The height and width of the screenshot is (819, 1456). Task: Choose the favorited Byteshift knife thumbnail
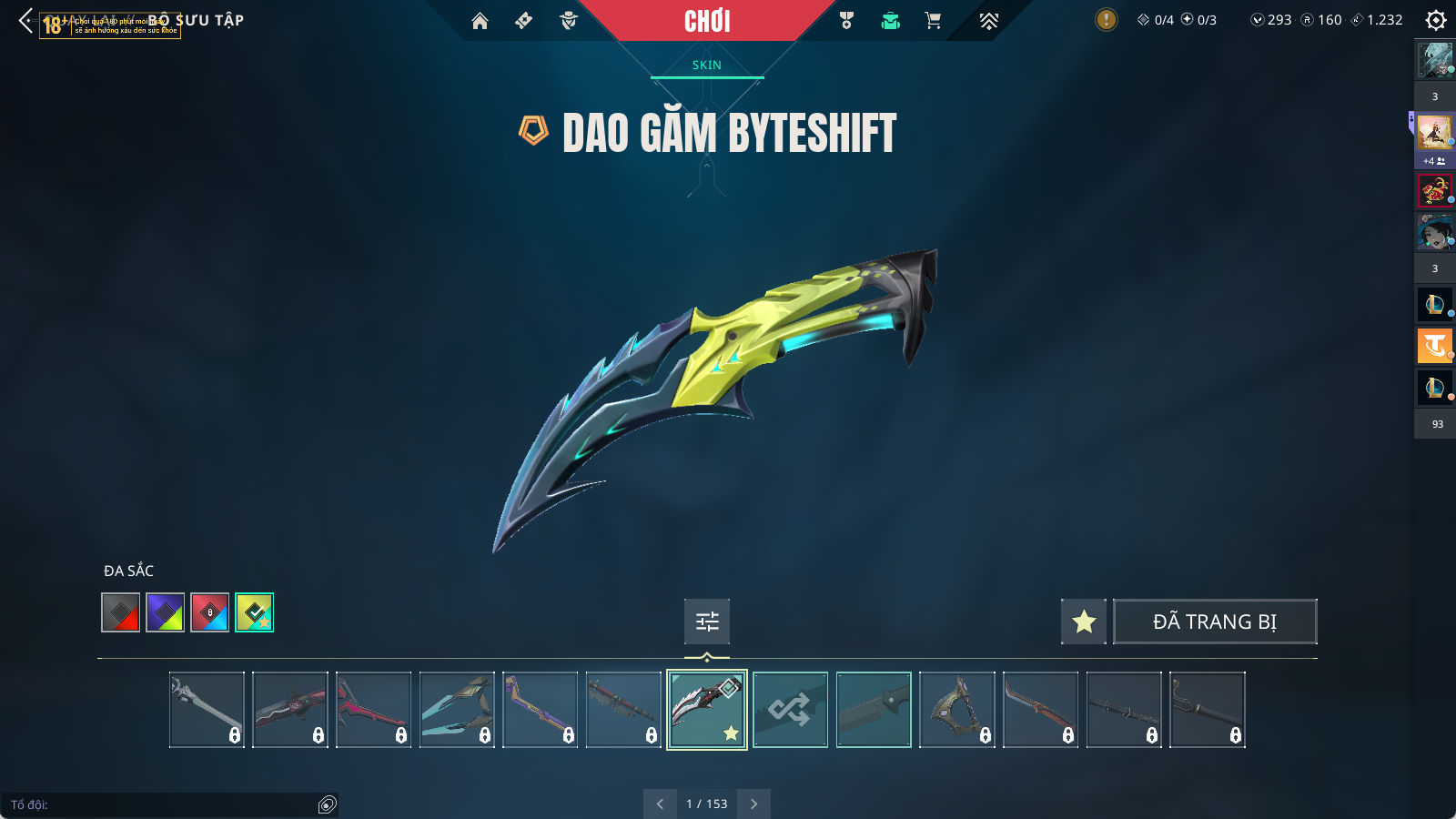point(707,710)
